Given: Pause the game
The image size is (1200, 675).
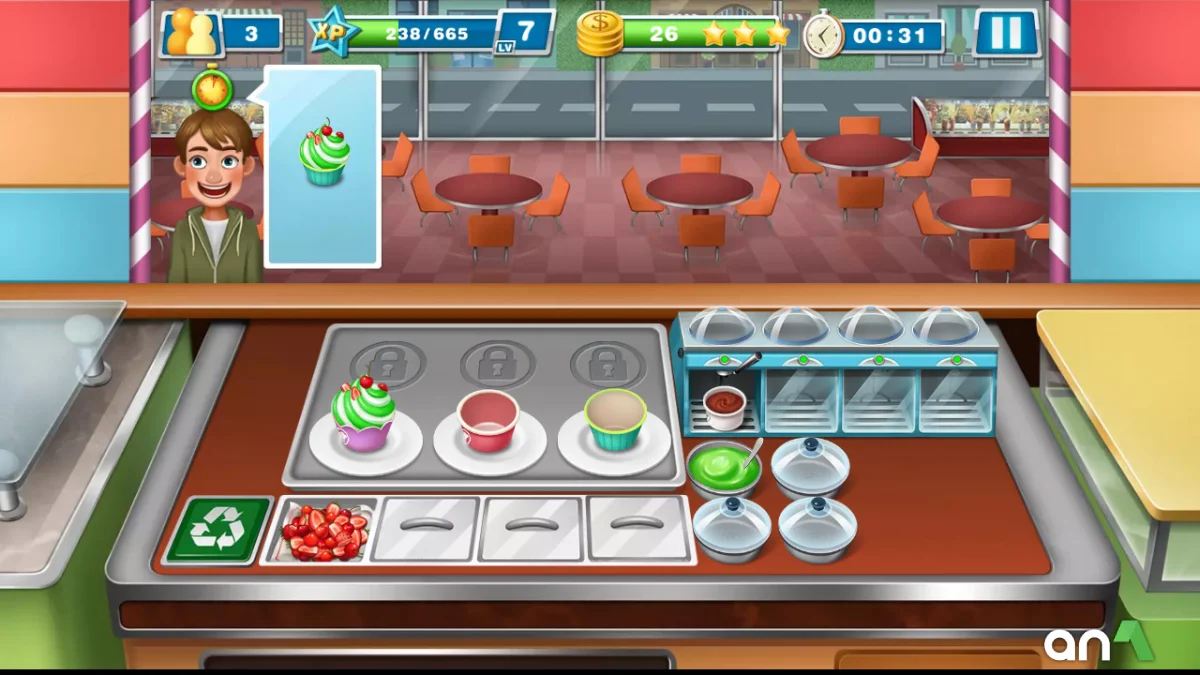Looking at the screenshot, I should pyautogui.click(x=1006, y=34).
